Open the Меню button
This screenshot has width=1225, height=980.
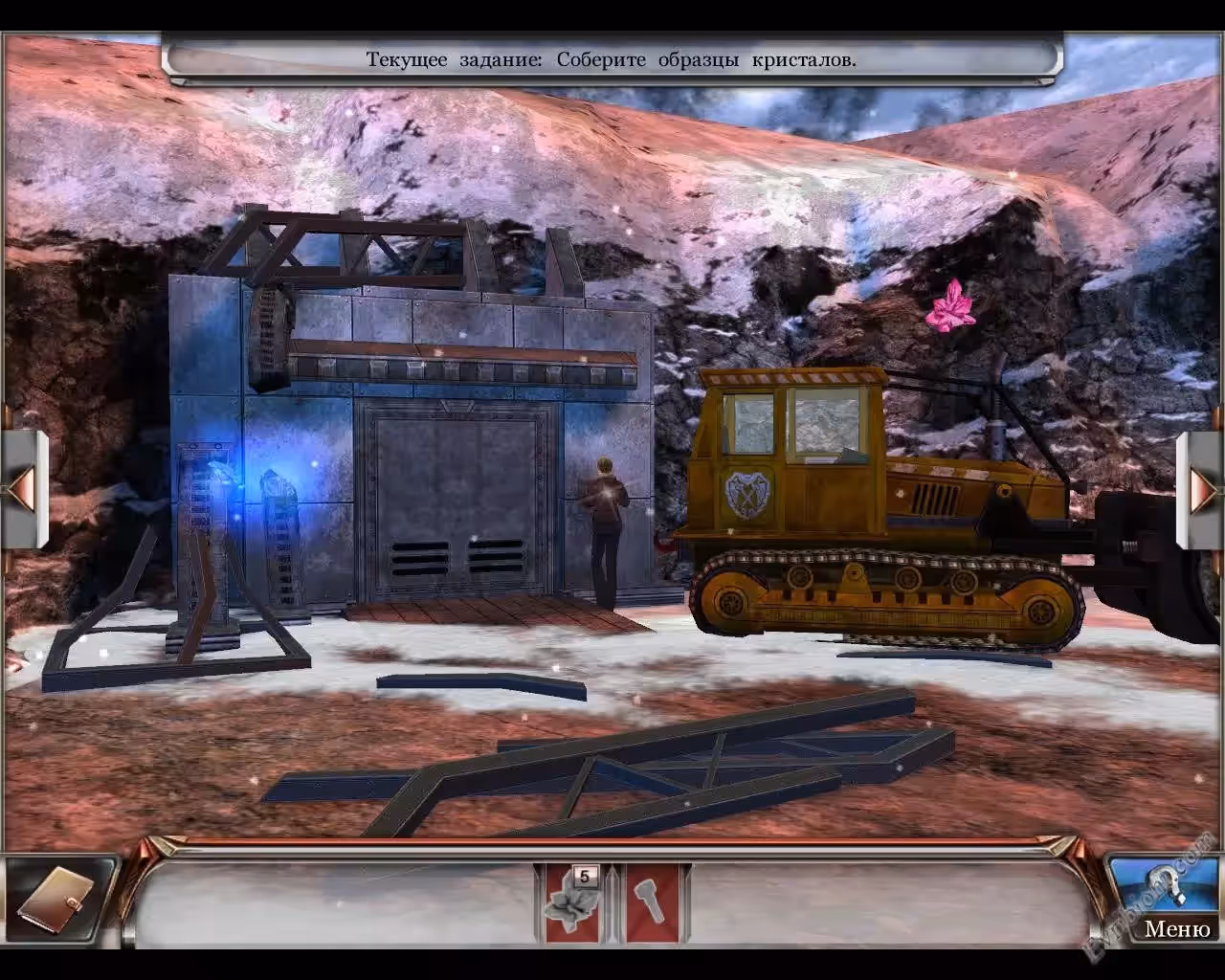pos(1176,927)
